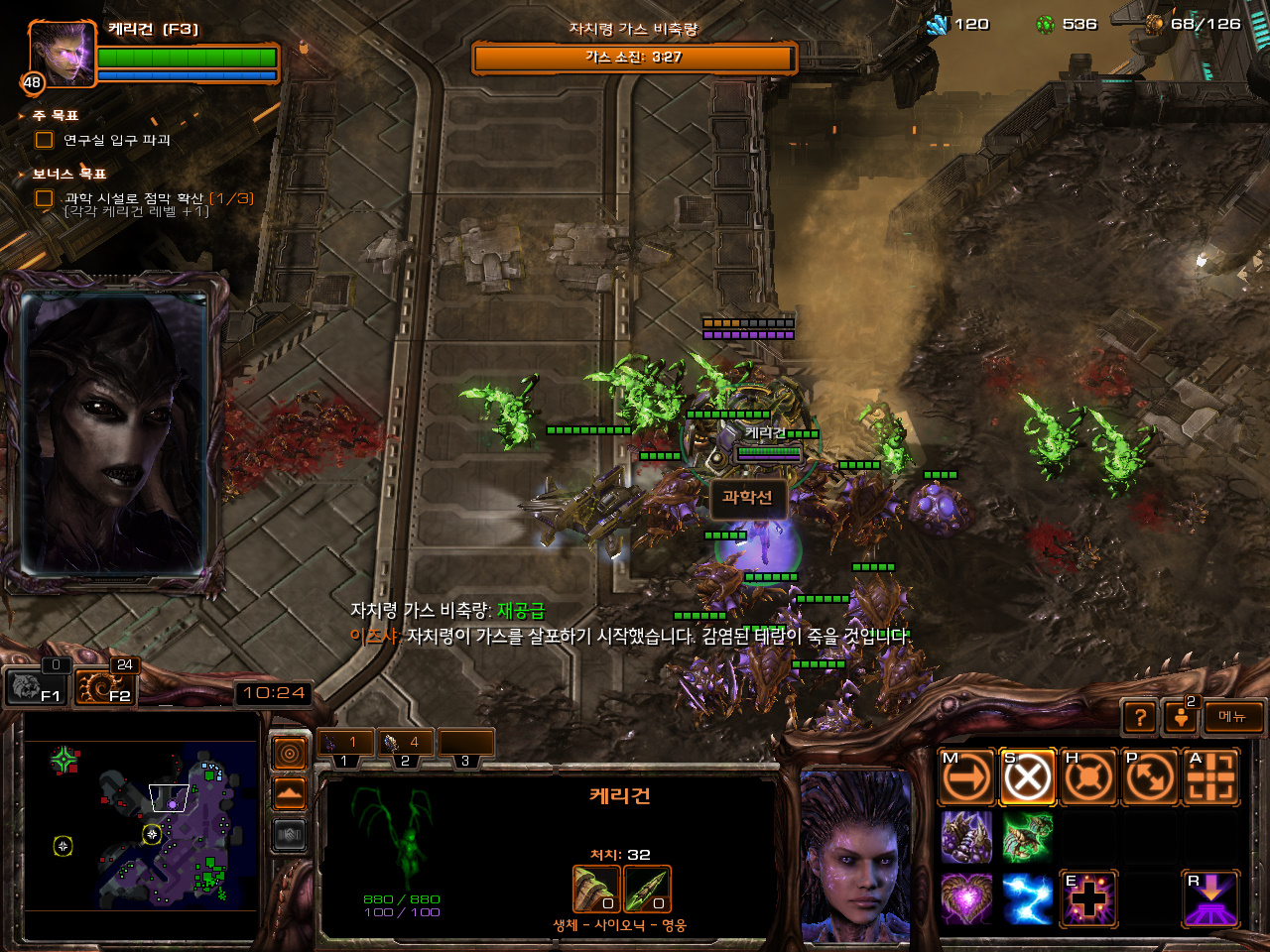Screen dimensions: 1270x952
Task: Click the Move command button
Action: coord(966,776)
